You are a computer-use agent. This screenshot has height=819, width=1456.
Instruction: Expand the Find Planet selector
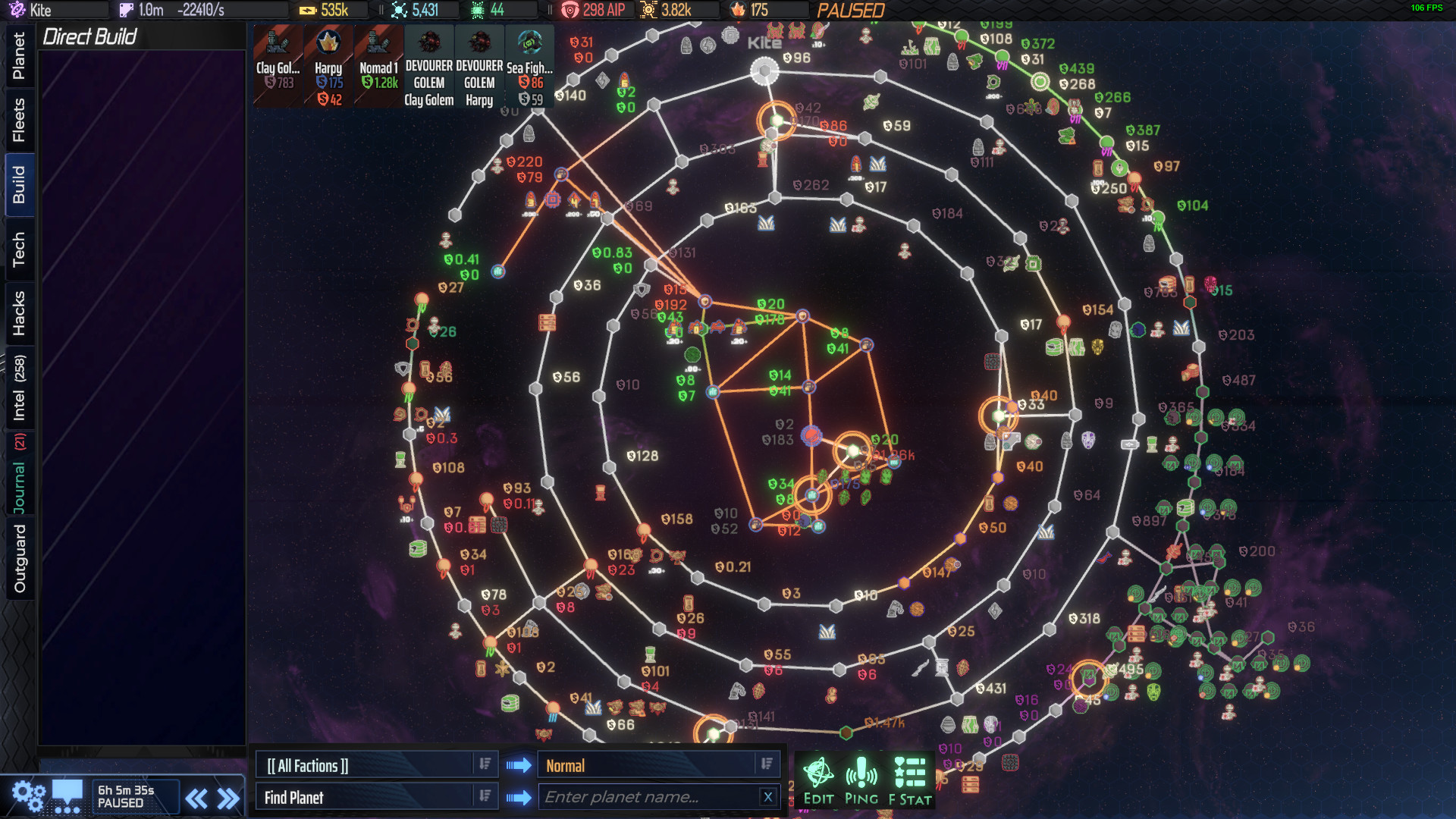pyautogui.click(x=375, y=796)
